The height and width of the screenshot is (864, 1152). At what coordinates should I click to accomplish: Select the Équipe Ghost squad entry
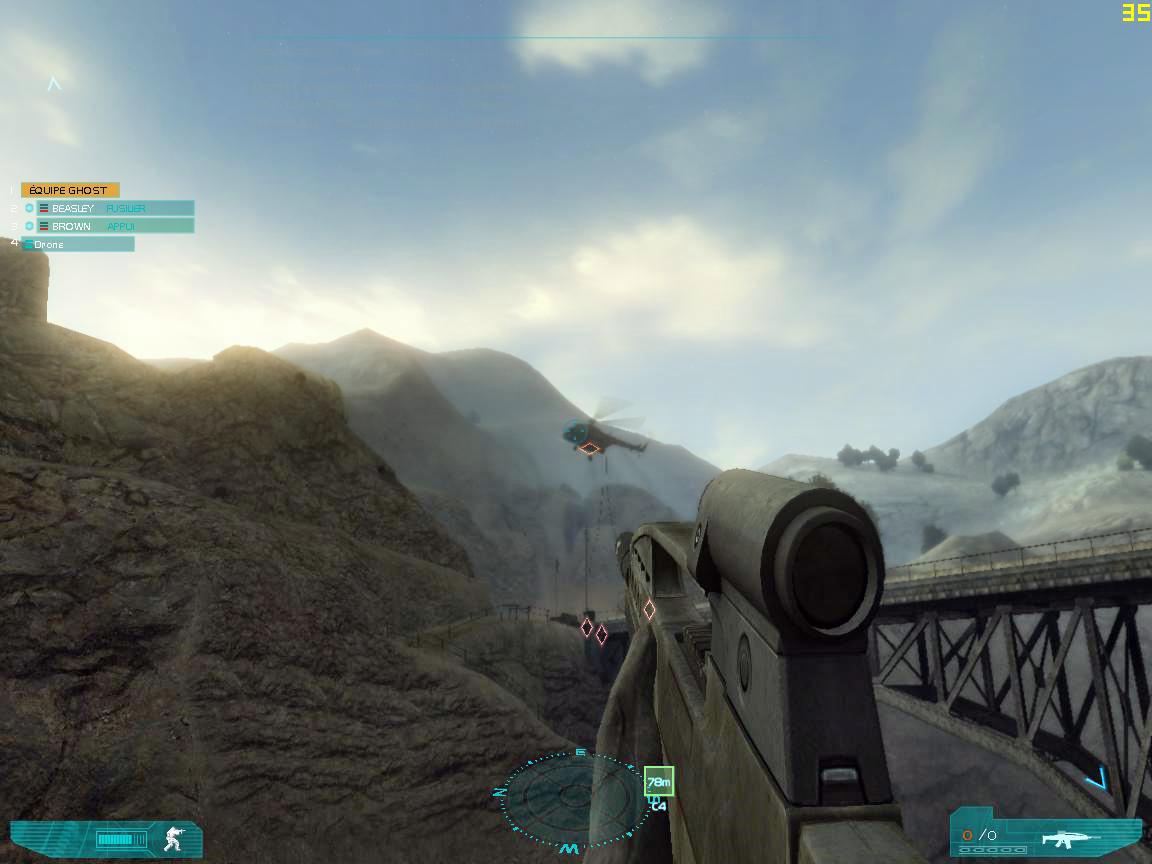[70, 190]
